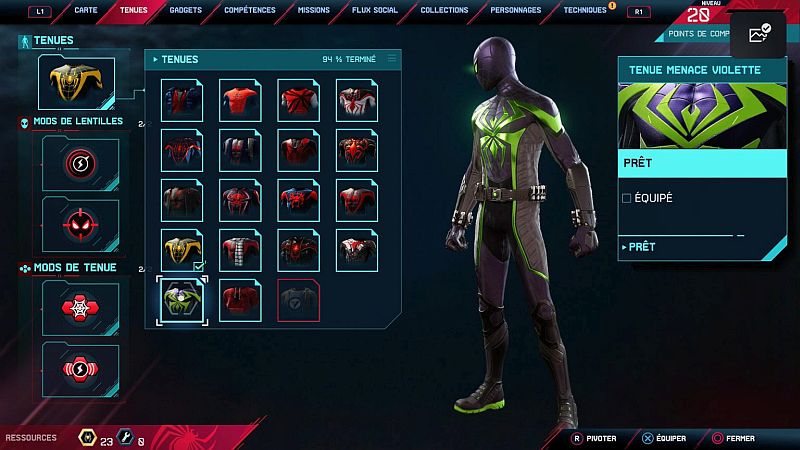Open the Gadgets tab
The width and height of the screenshot is (800, 450).
click(x=185, y=10)
